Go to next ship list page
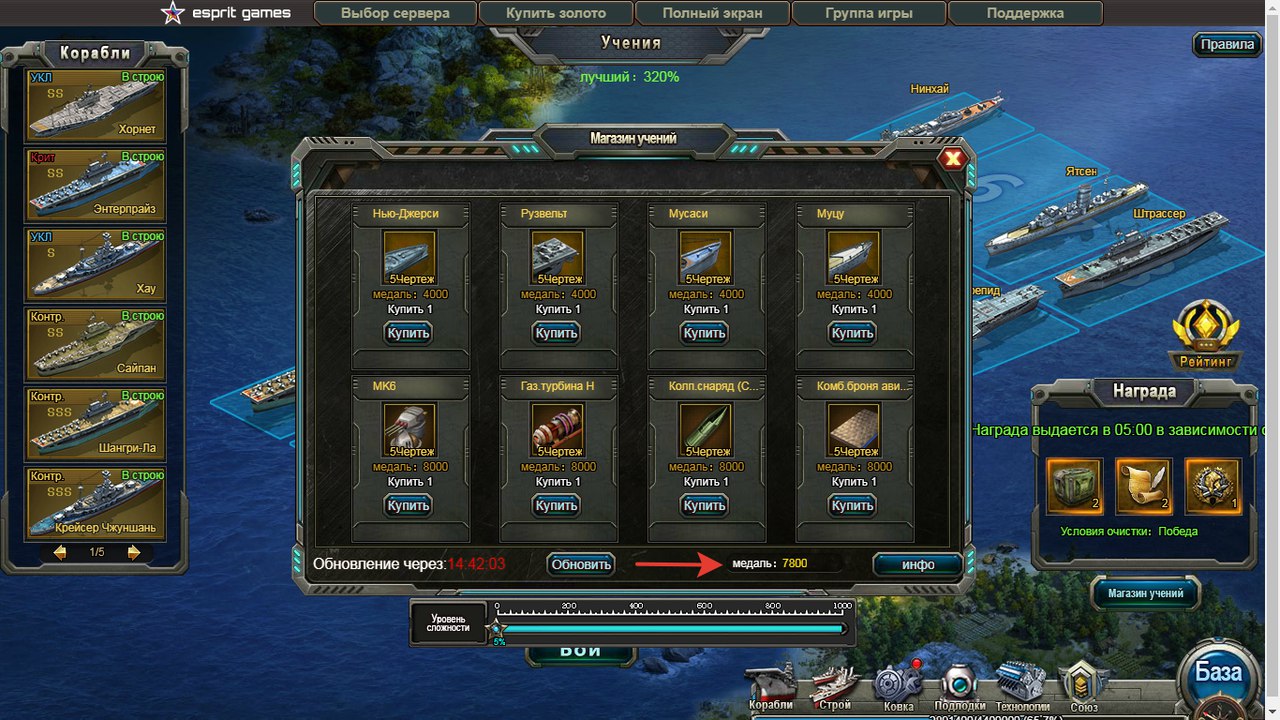The width and height of the screenshot is (1280, 720). [x=134, y=552]
